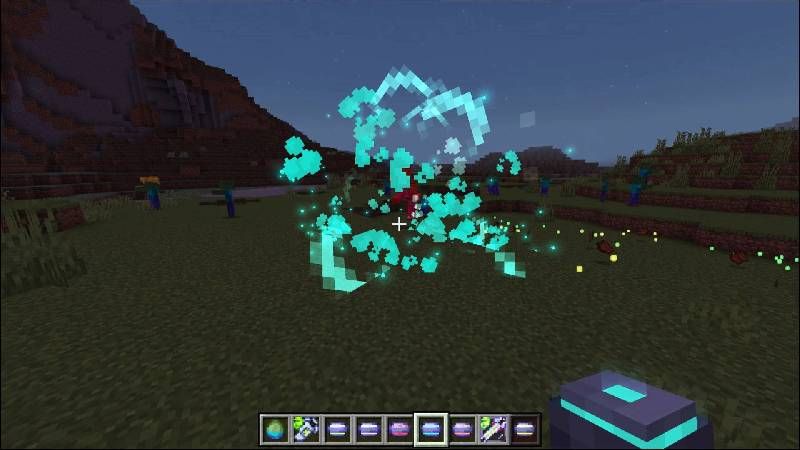Select the tool slot beside the spawn egg
Image resolution: width=800 pixels, height=450 pixels.
click(306, 429)
